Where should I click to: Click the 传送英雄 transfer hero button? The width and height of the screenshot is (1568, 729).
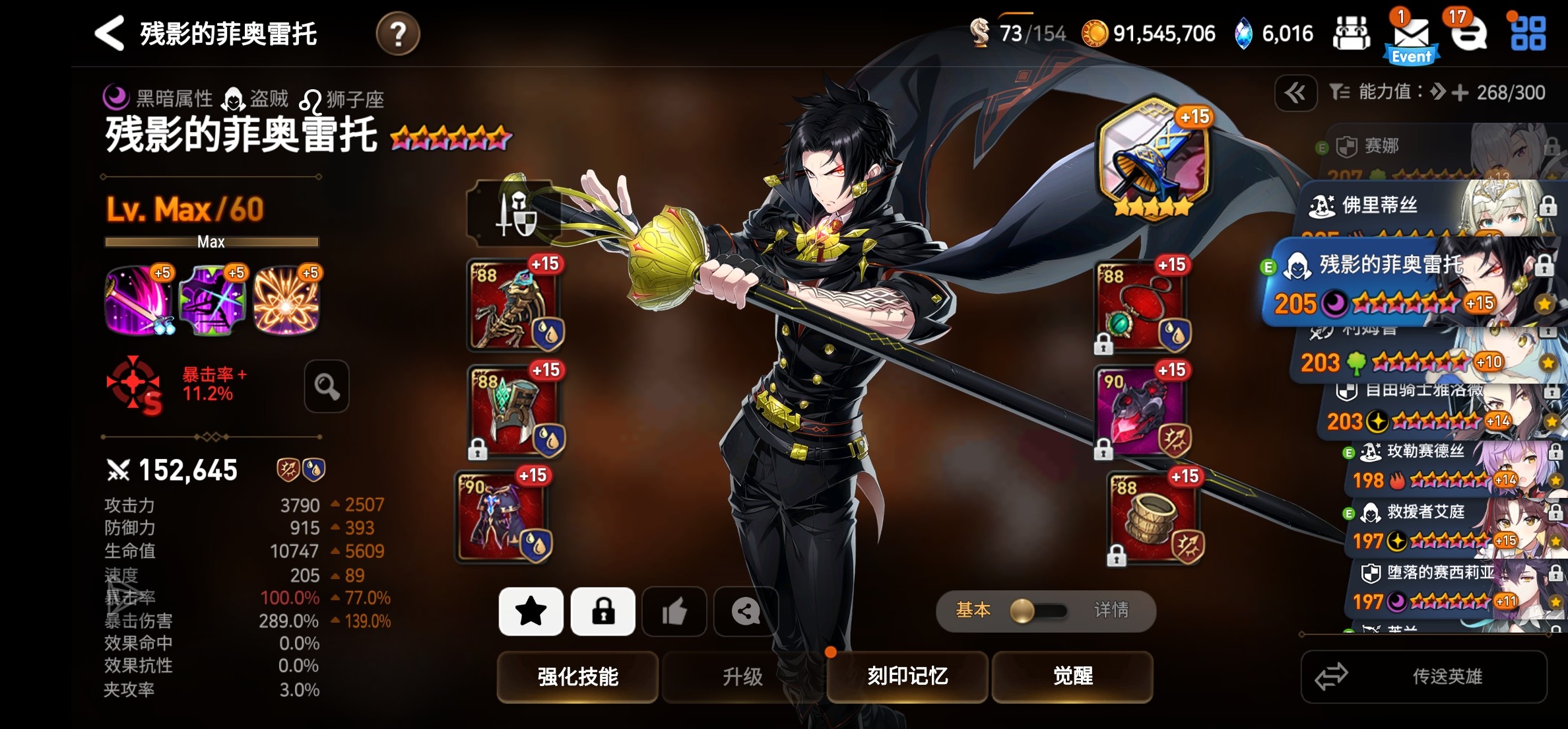point(1424,676)
